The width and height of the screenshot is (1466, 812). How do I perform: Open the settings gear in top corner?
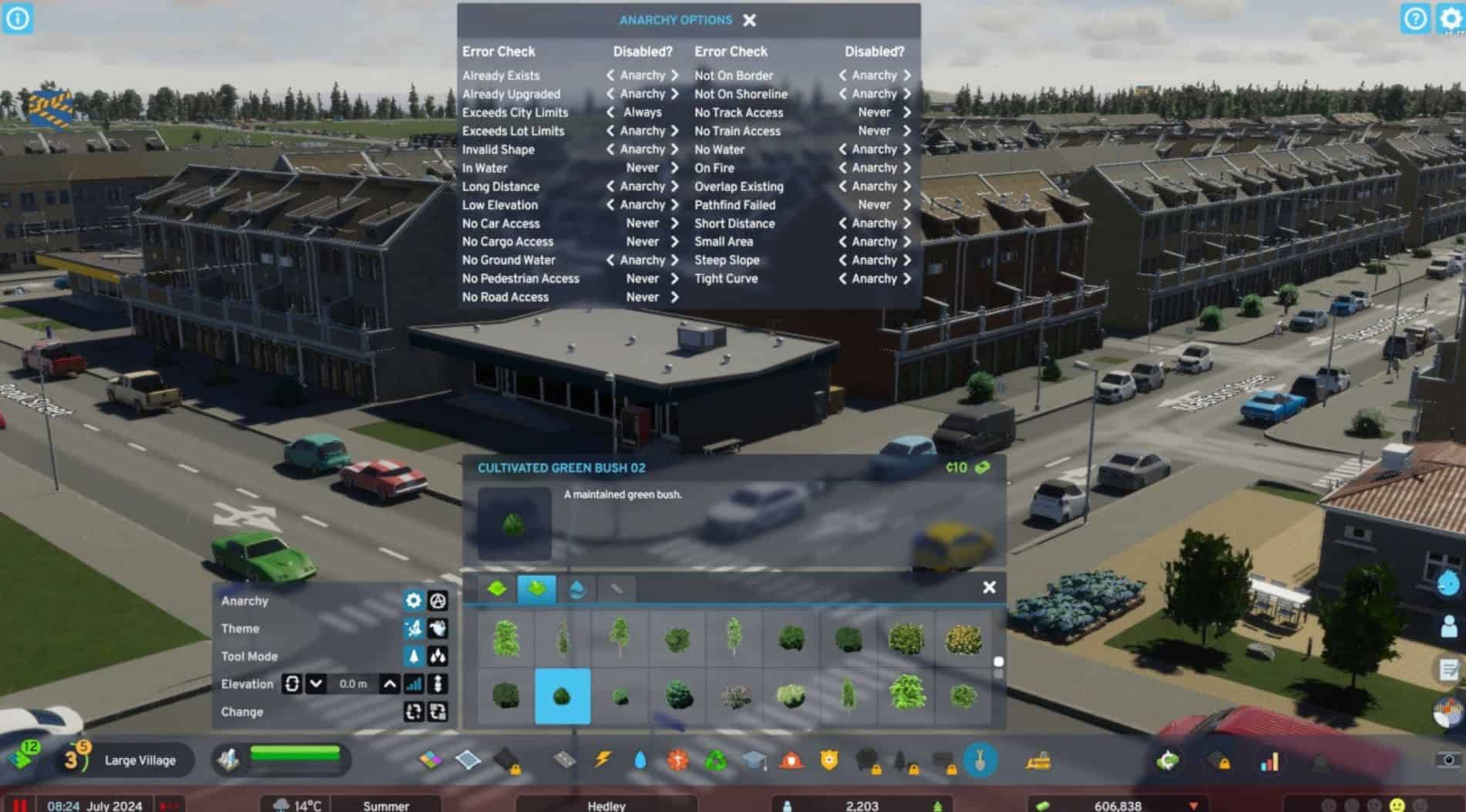(x=1450, y=18)
